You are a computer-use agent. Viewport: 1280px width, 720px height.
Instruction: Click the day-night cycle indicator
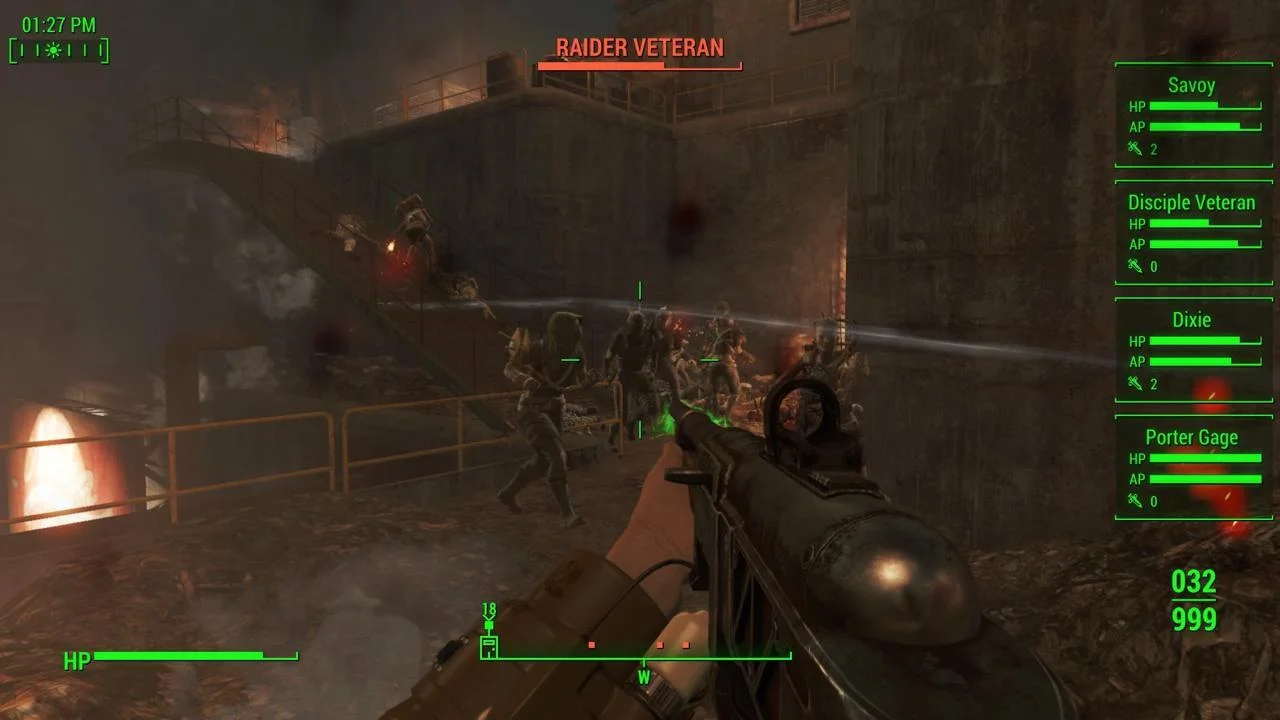coord(58,50)
